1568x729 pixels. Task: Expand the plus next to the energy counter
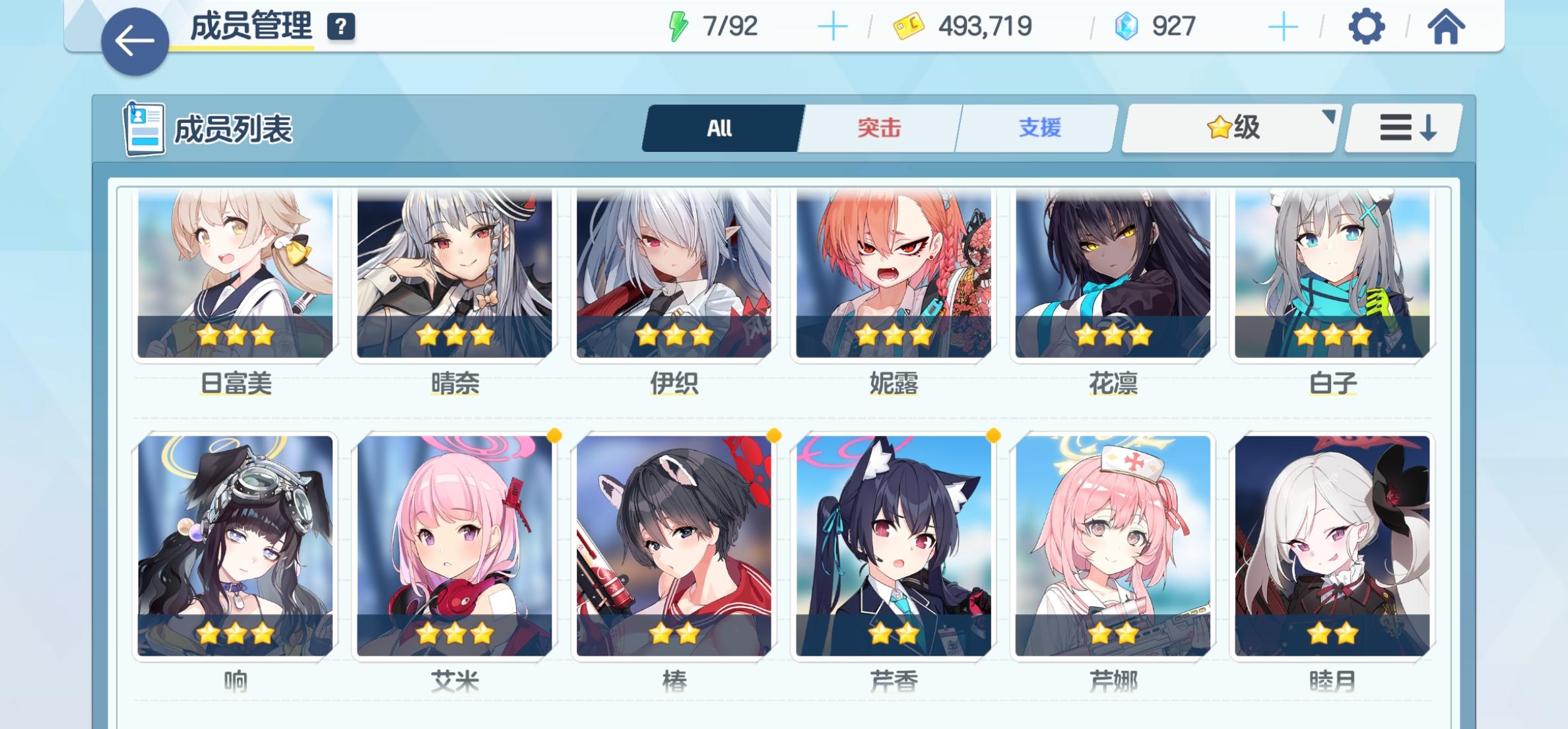click(x=834, y=26)
